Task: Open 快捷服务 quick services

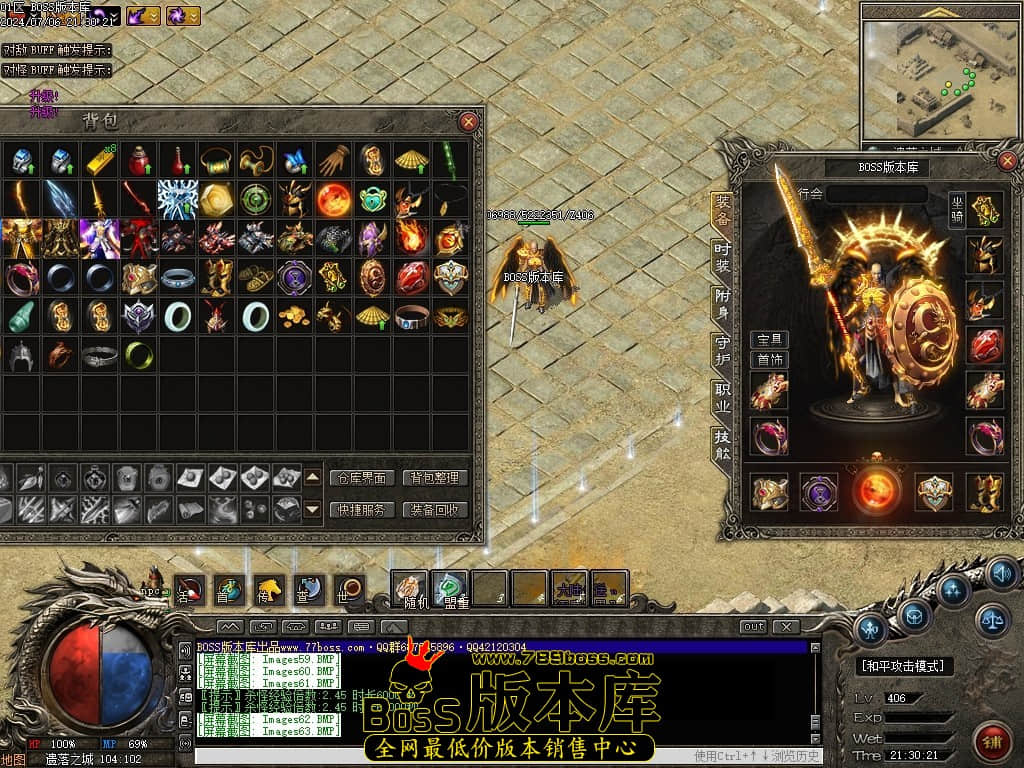Action: coord(360,509)
